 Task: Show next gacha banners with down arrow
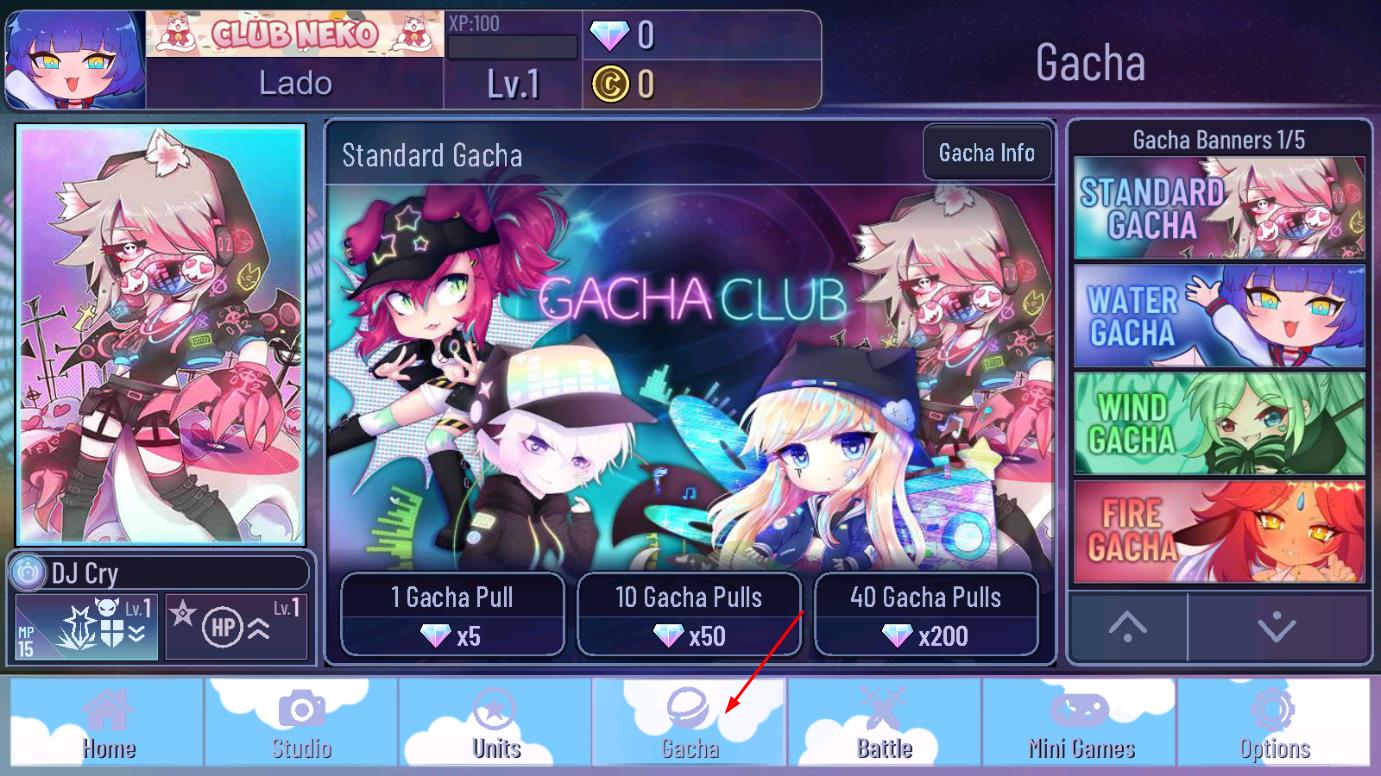tap(1277, 627)
